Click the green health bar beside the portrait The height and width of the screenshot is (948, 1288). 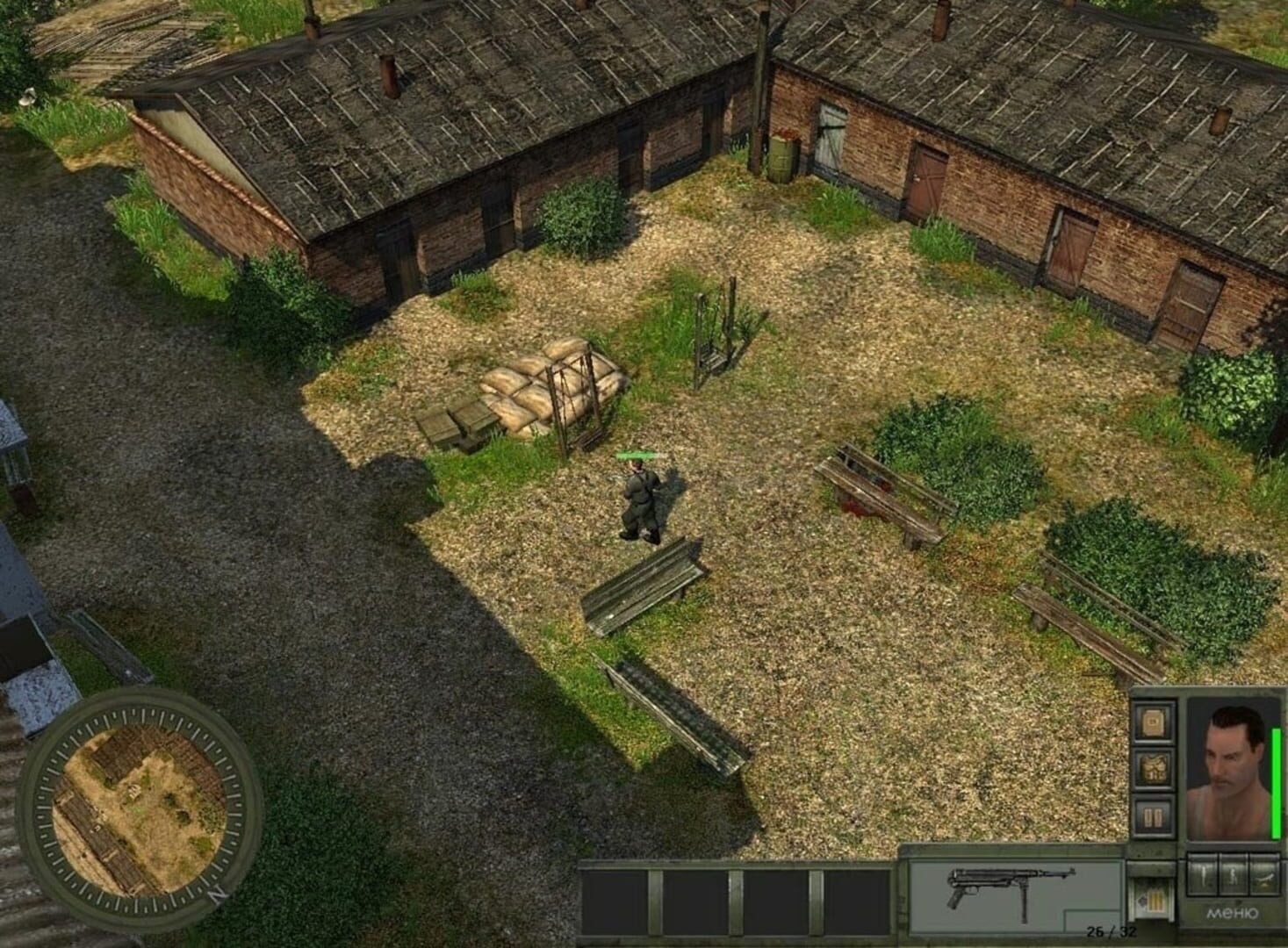1275,782
